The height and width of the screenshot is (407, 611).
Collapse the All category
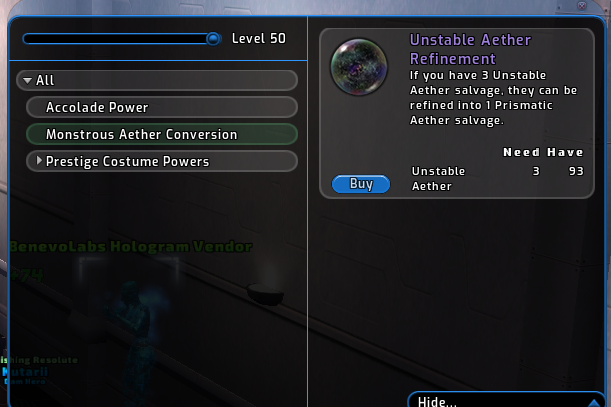click(x=27, y=80)
